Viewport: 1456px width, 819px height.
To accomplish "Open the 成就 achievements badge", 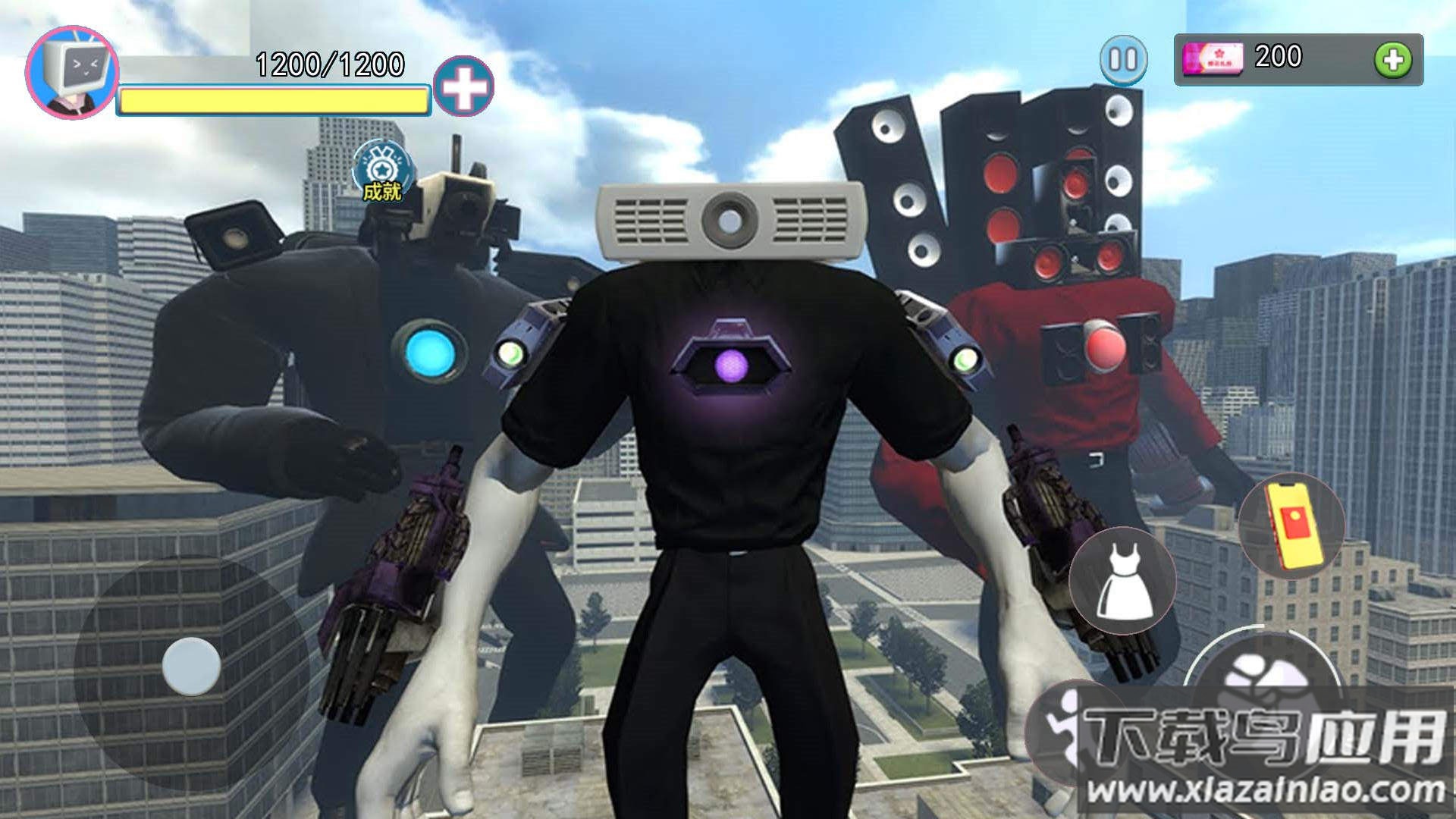I will 383,171.
